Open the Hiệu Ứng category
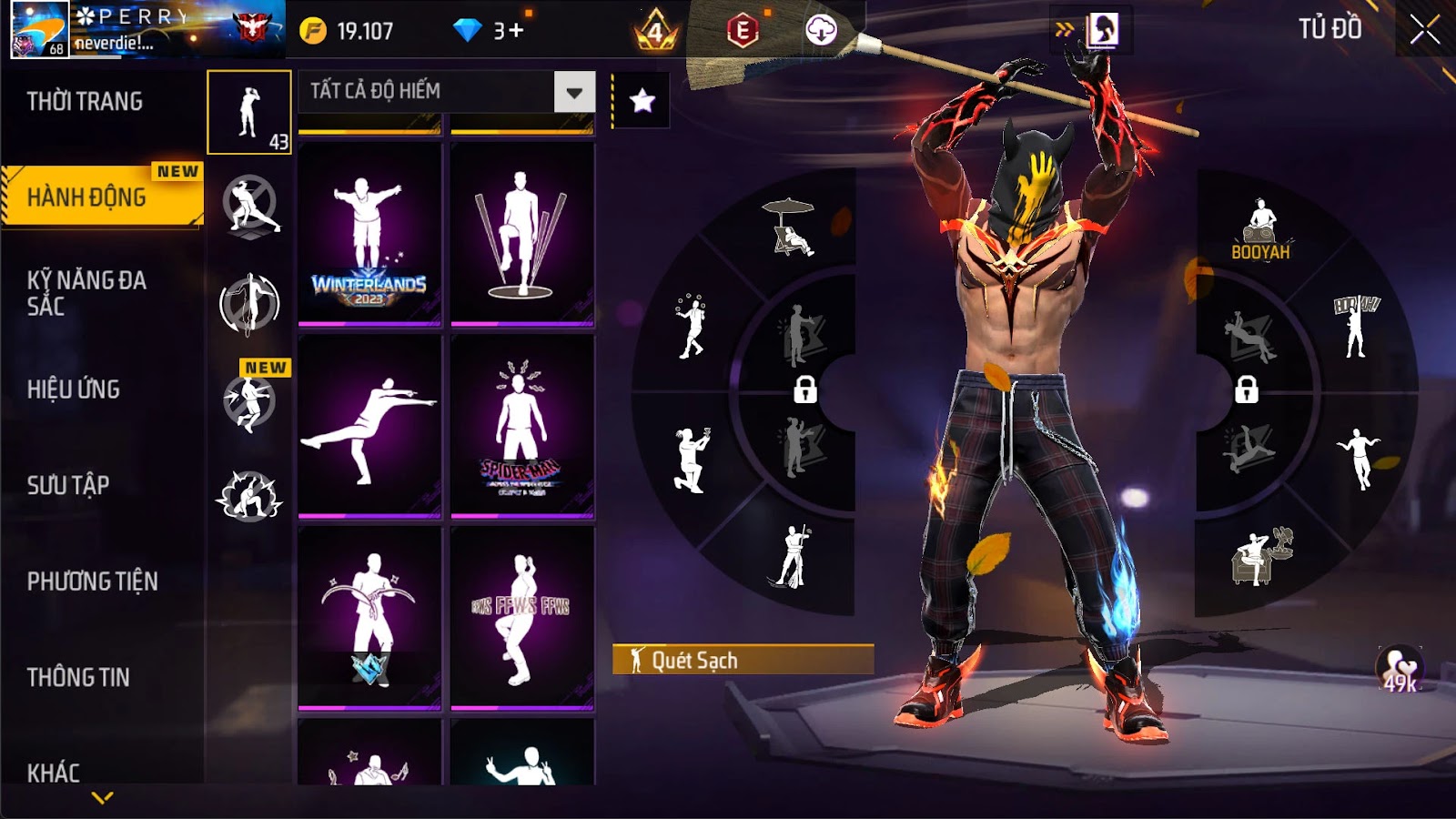Viewport: 1456px width, 819px height. tap(74, 389)
